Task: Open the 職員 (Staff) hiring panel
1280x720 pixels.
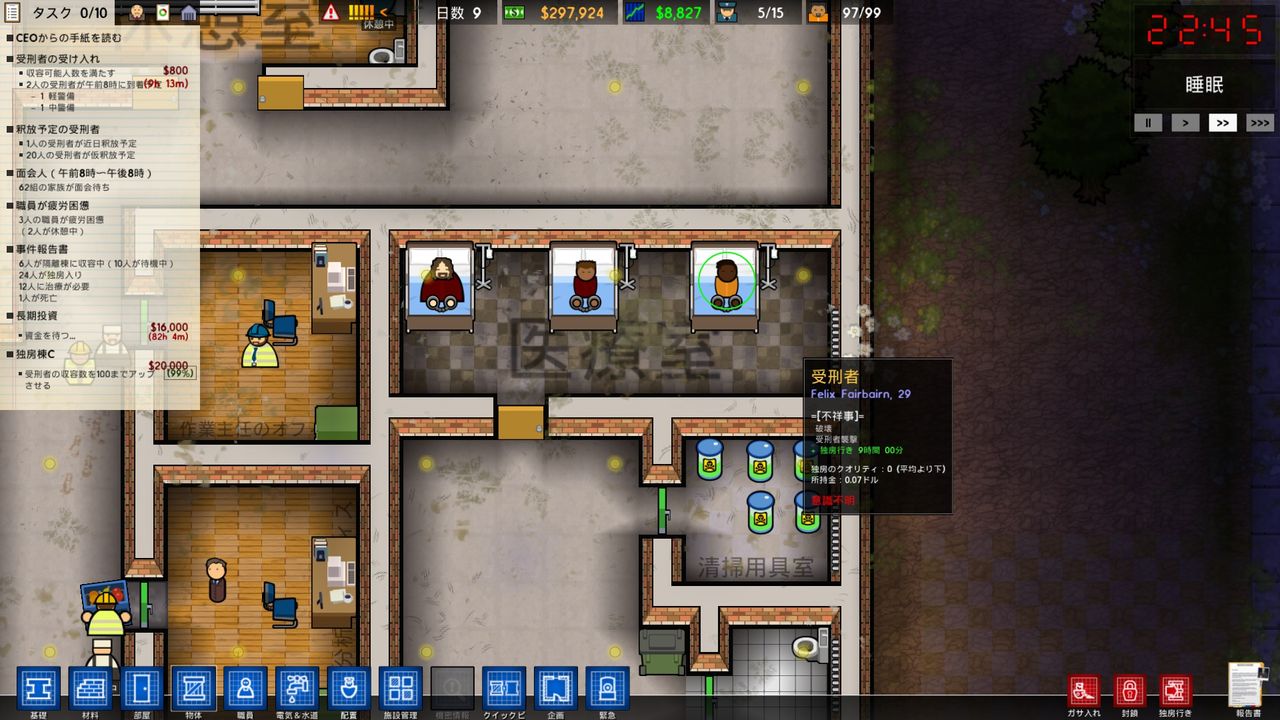Action: (x=245, y=688)
